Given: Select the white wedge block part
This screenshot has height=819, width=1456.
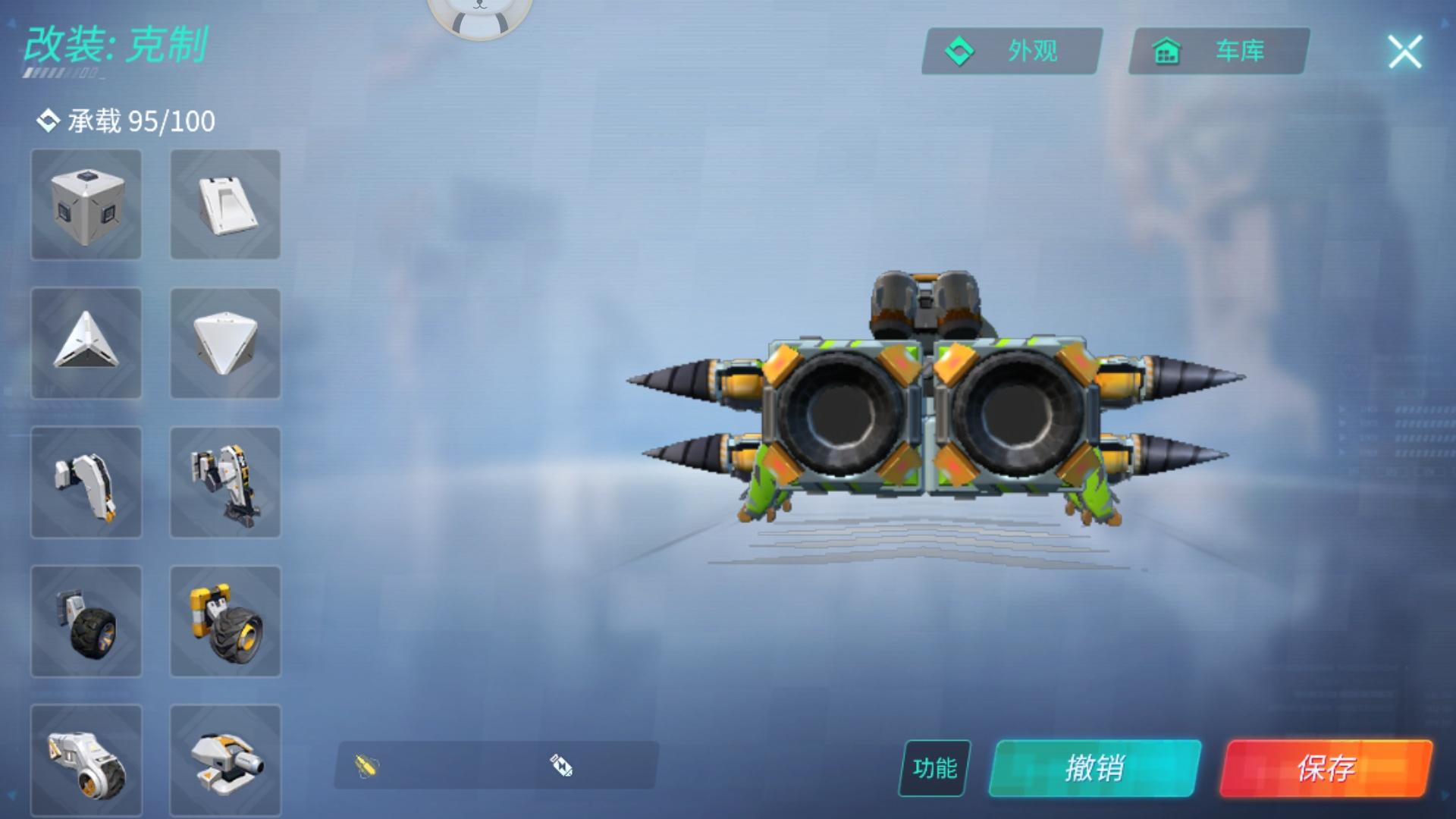Looking at the screenshot, I should 225,206.
